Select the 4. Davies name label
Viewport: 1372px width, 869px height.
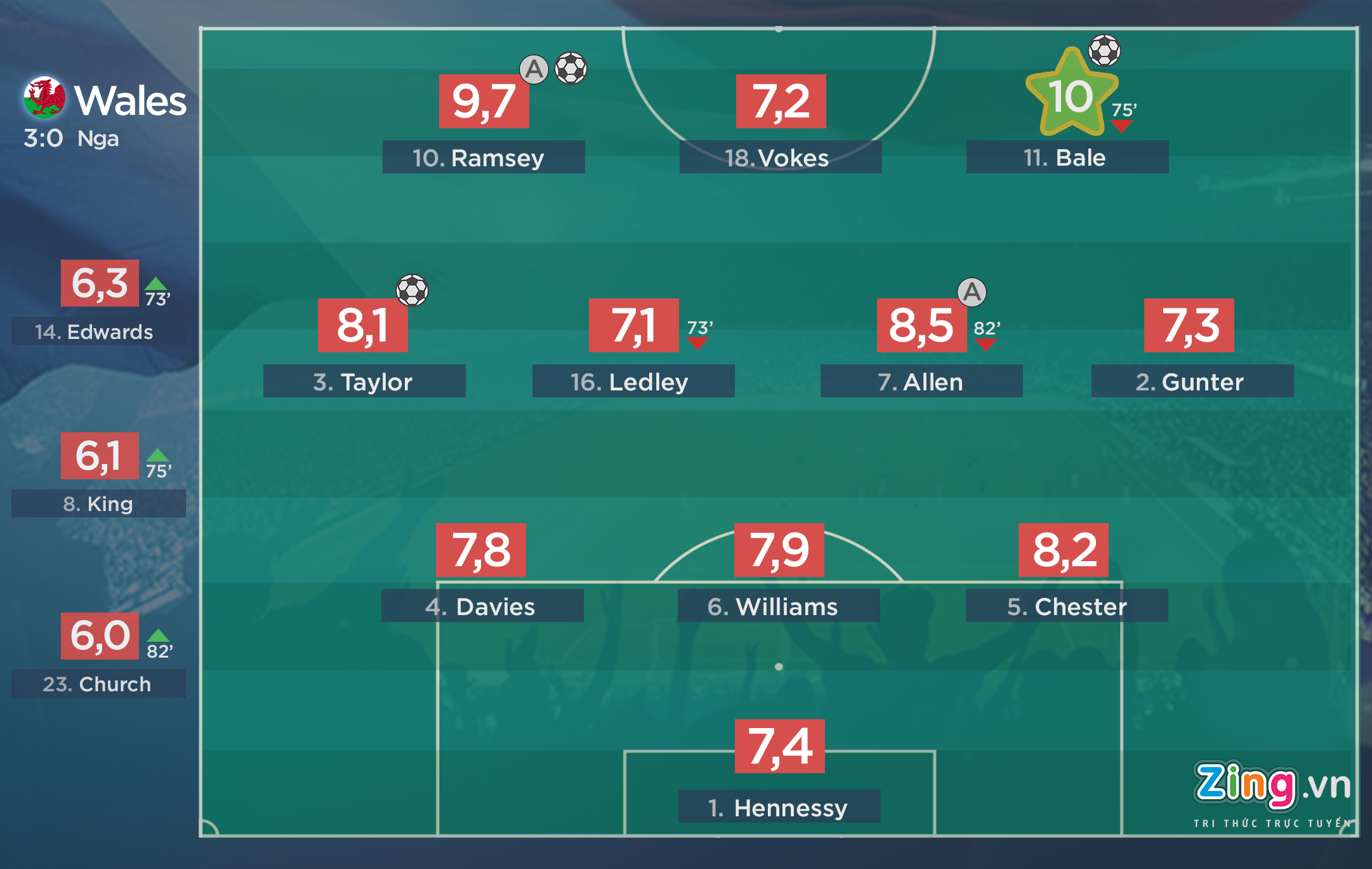click(482, 606)
